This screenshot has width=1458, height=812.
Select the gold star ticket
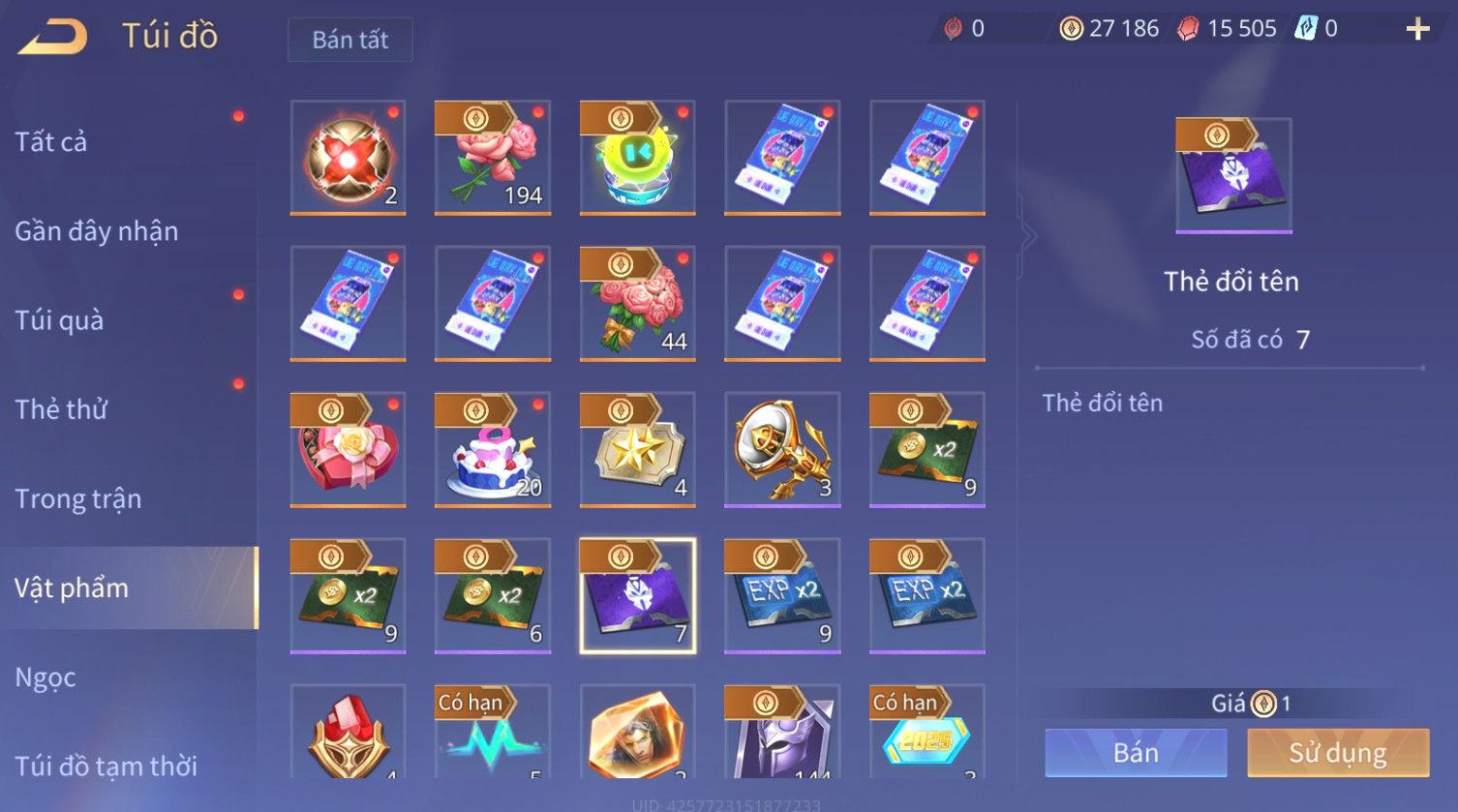pyautogui.click(x=637, y=449)
